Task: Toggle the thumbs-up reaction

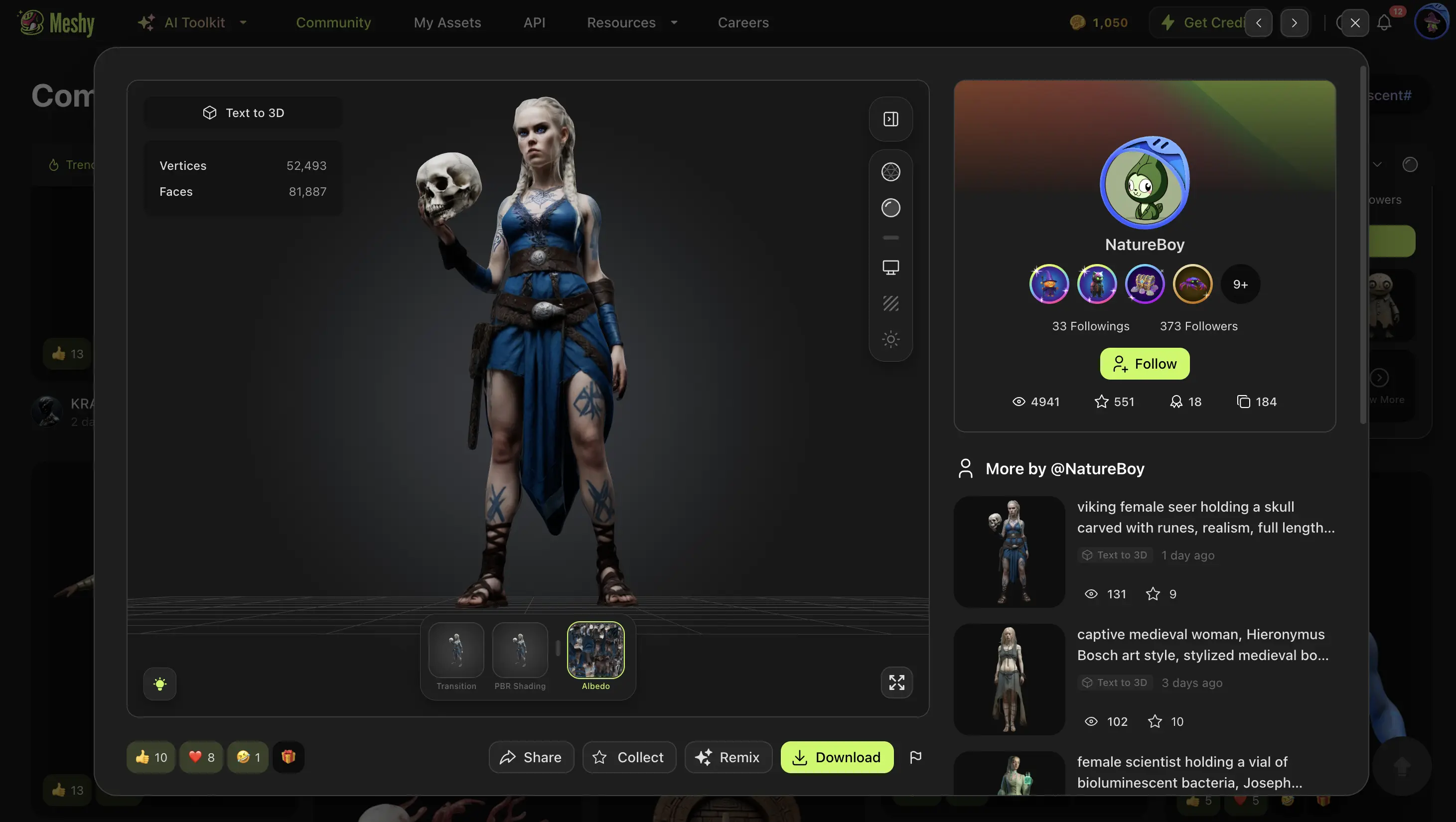Action: [150, 757]
